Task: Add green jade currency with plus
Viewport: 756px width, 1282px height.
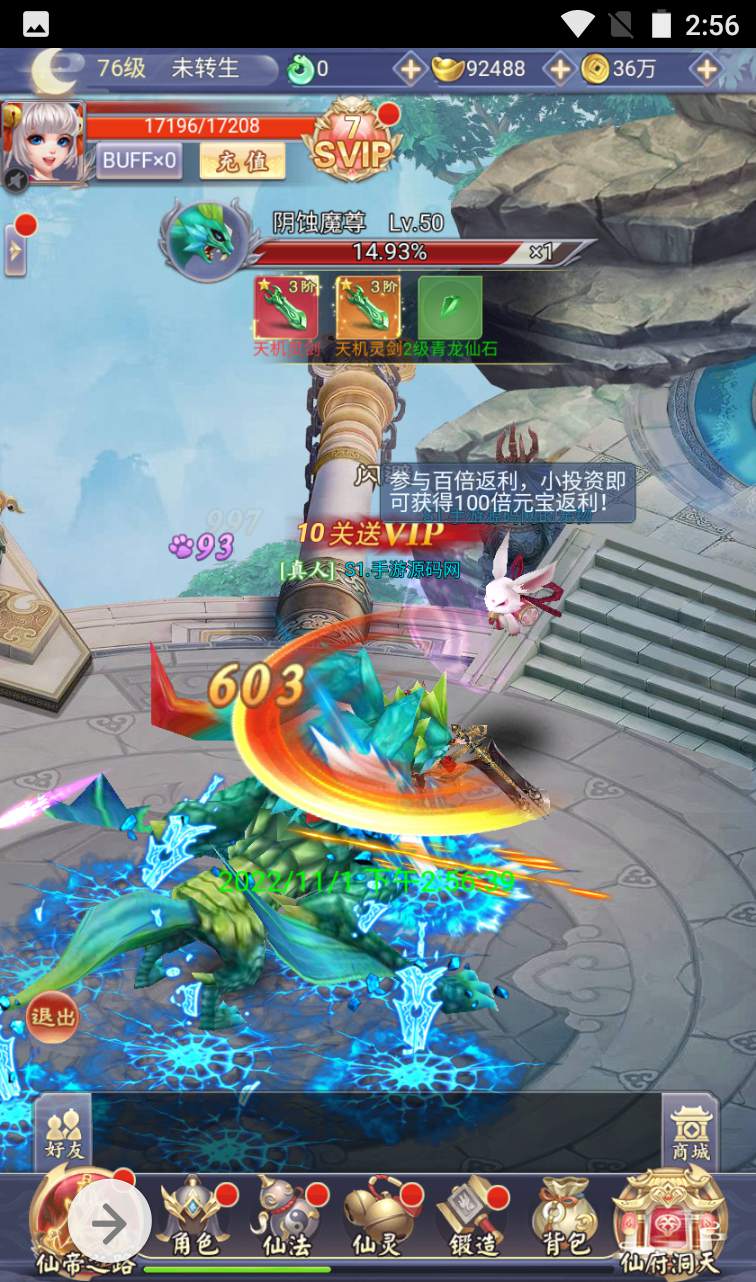Action: 410,69
